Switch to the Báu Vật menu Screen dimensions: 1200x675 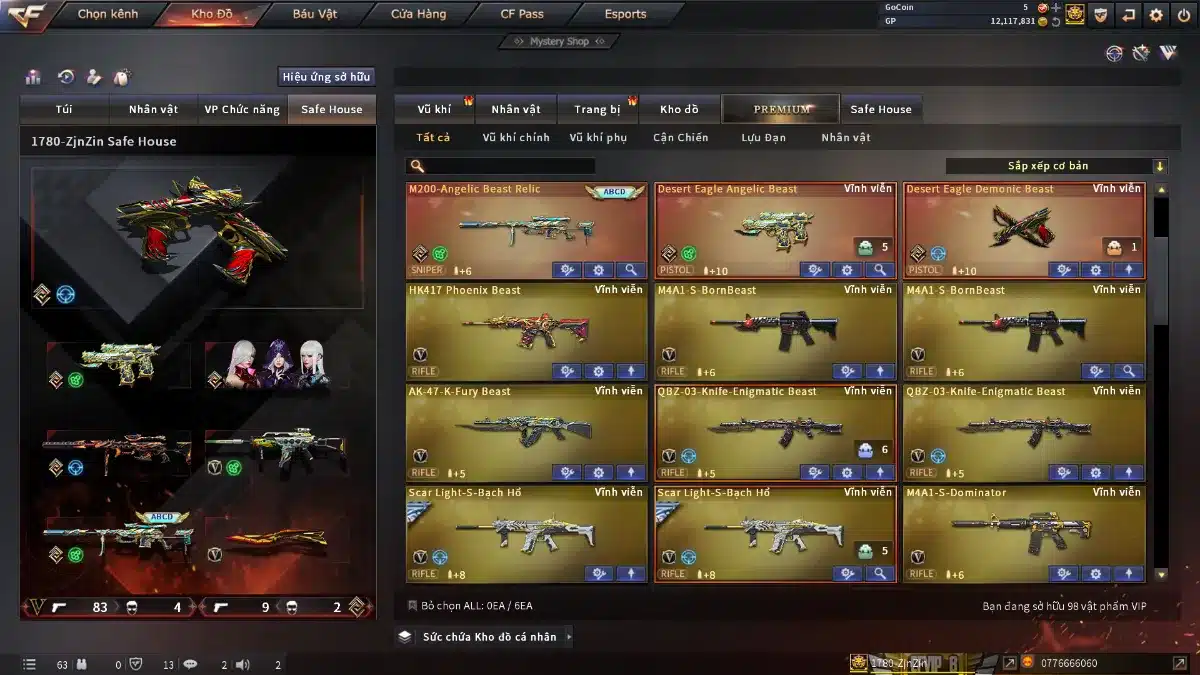click(x=314, y=14)
